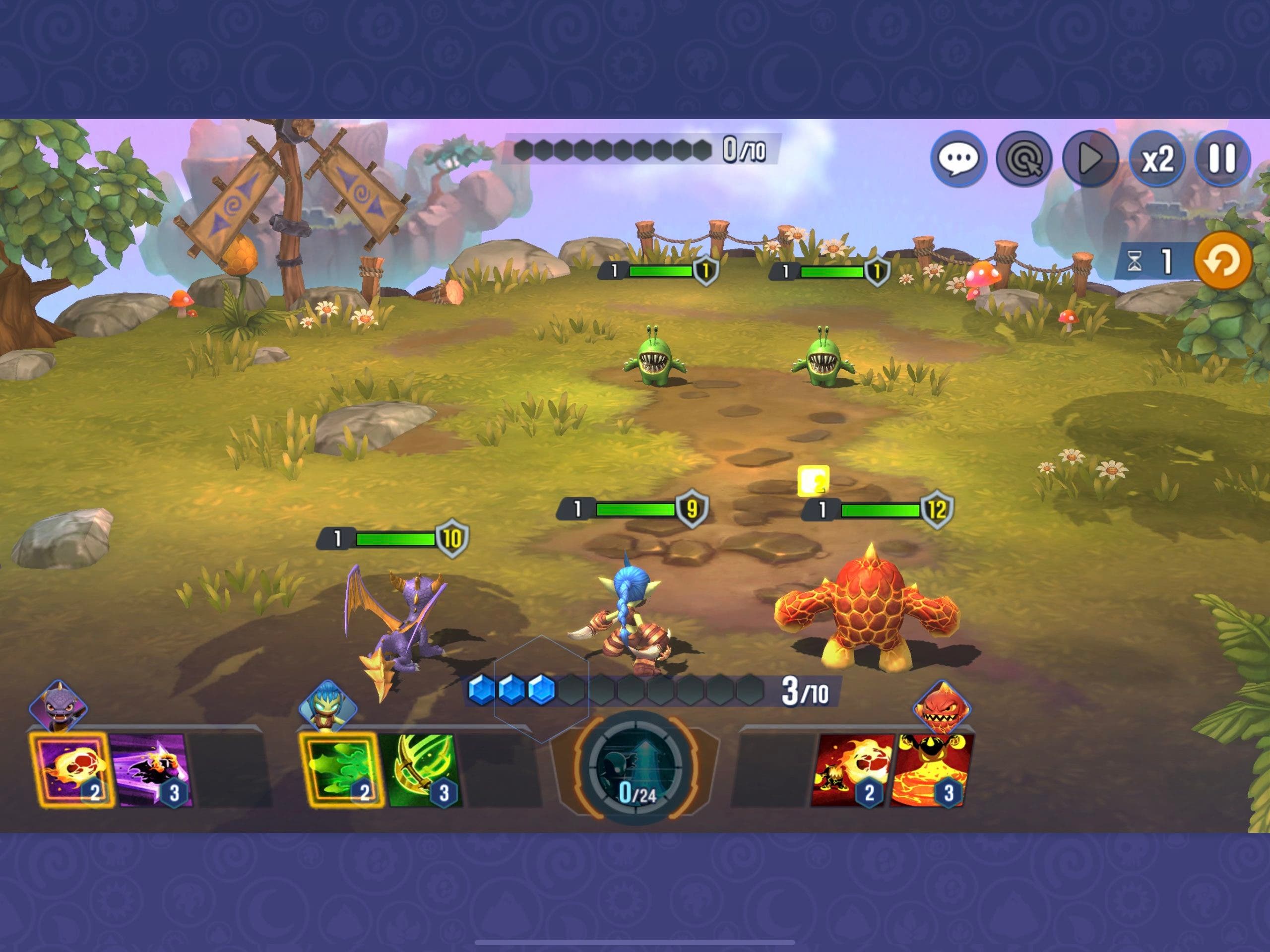
Task: Click the orange end-turn arrow button
Action: click(x=1222, y=261)
